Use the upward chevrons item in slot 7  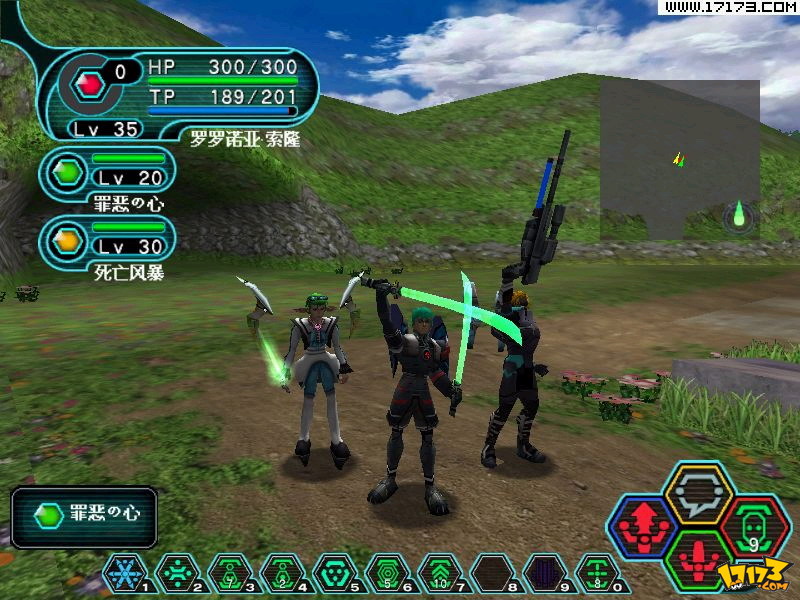coord(441,573)
